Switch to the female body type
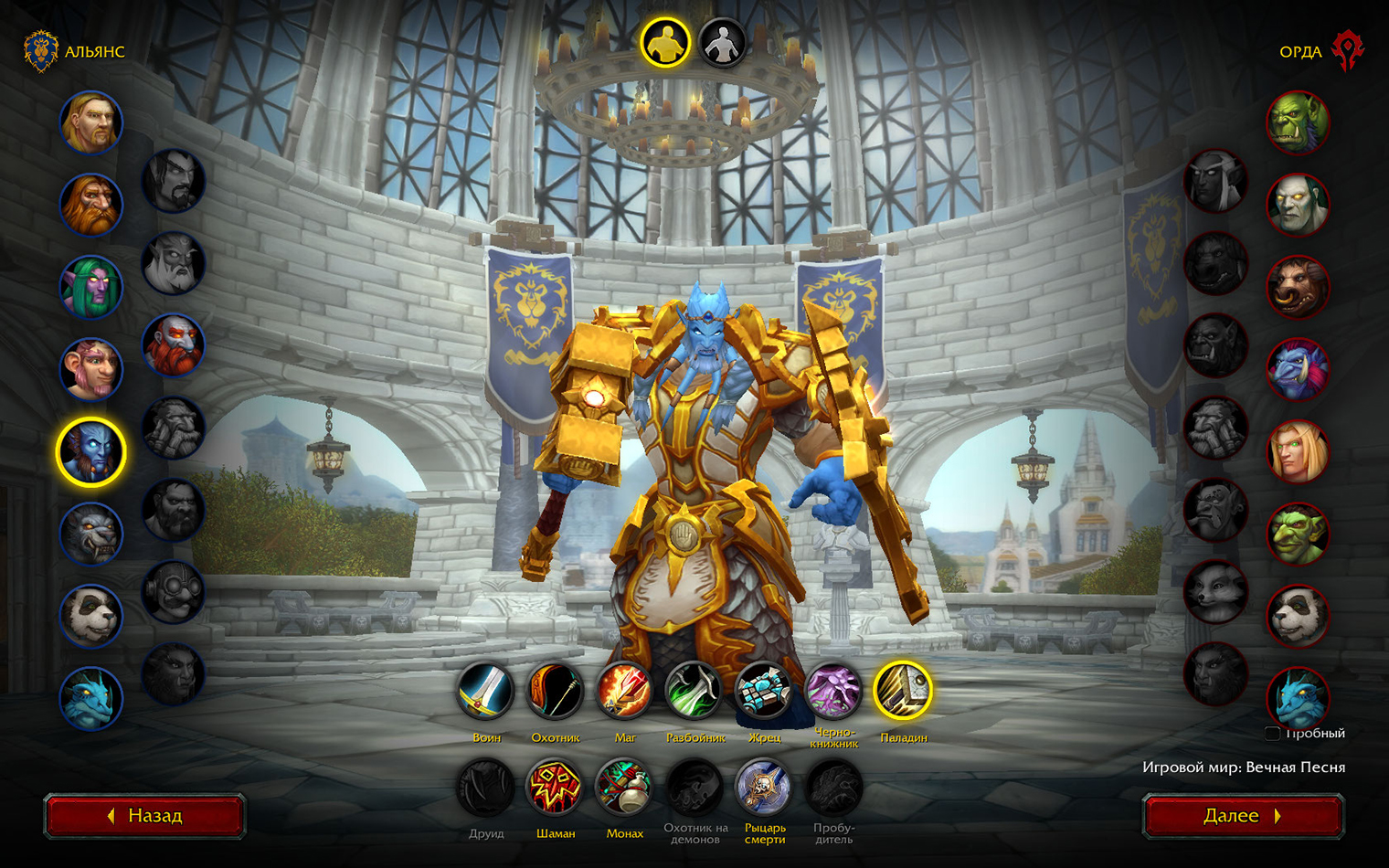The image size is (1389, 868). pyautogui.click(x=722, y=43)
